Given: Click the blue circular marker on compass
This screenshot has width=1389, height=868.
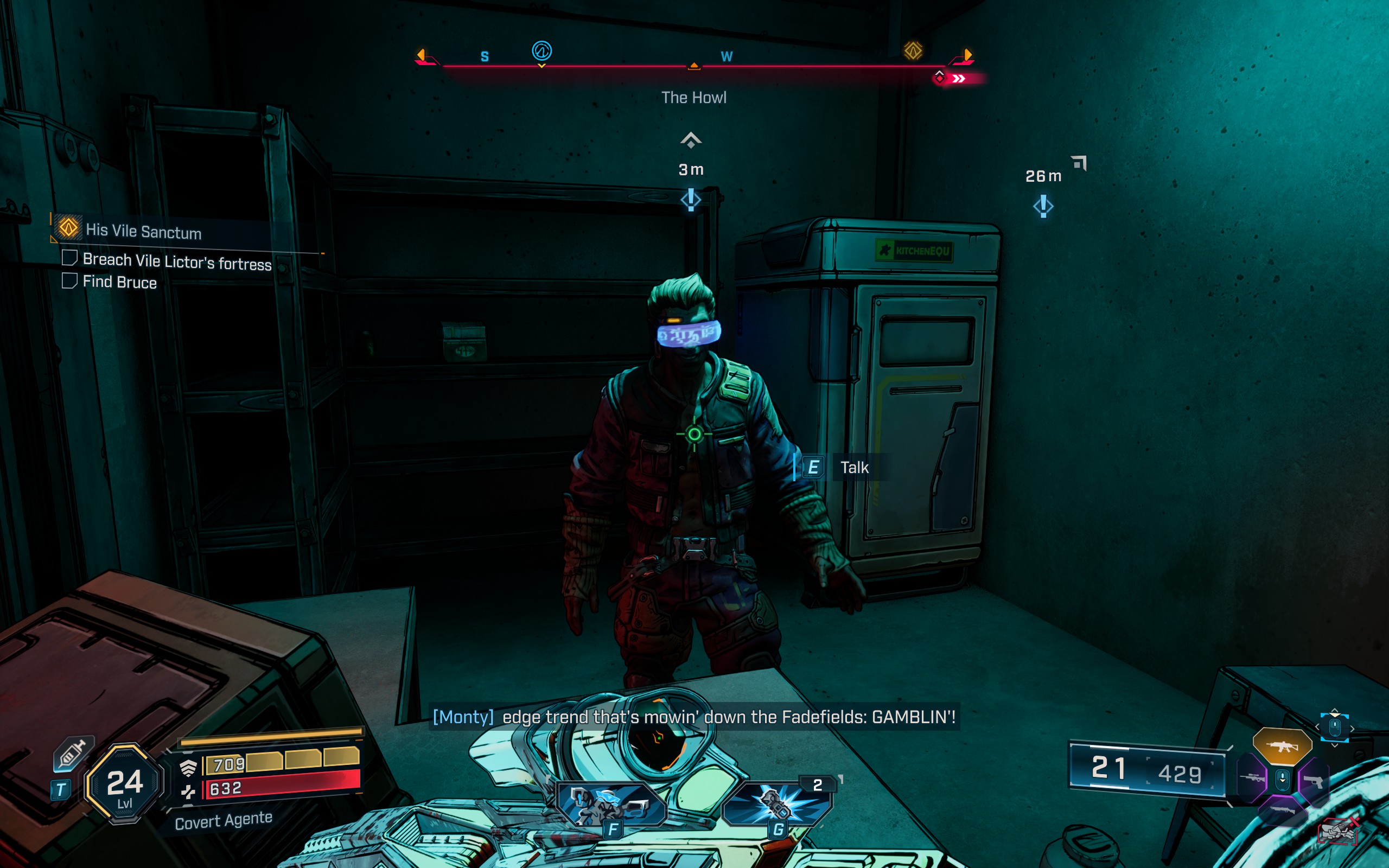Looking at the screenshot, I should point(541,51).
